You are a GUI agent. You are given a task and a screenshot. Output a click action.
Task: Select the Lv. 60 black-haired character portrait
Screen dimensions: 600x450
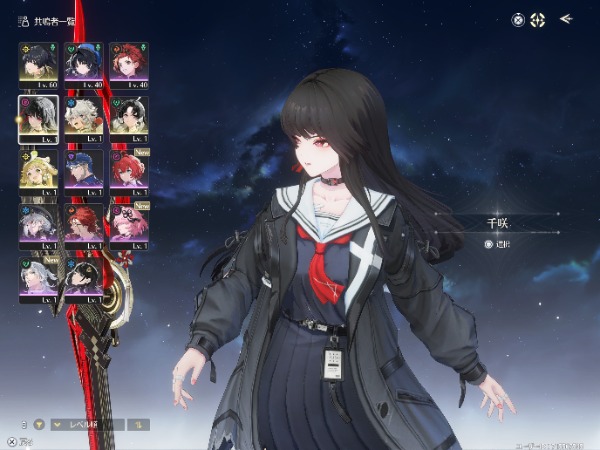38,61
